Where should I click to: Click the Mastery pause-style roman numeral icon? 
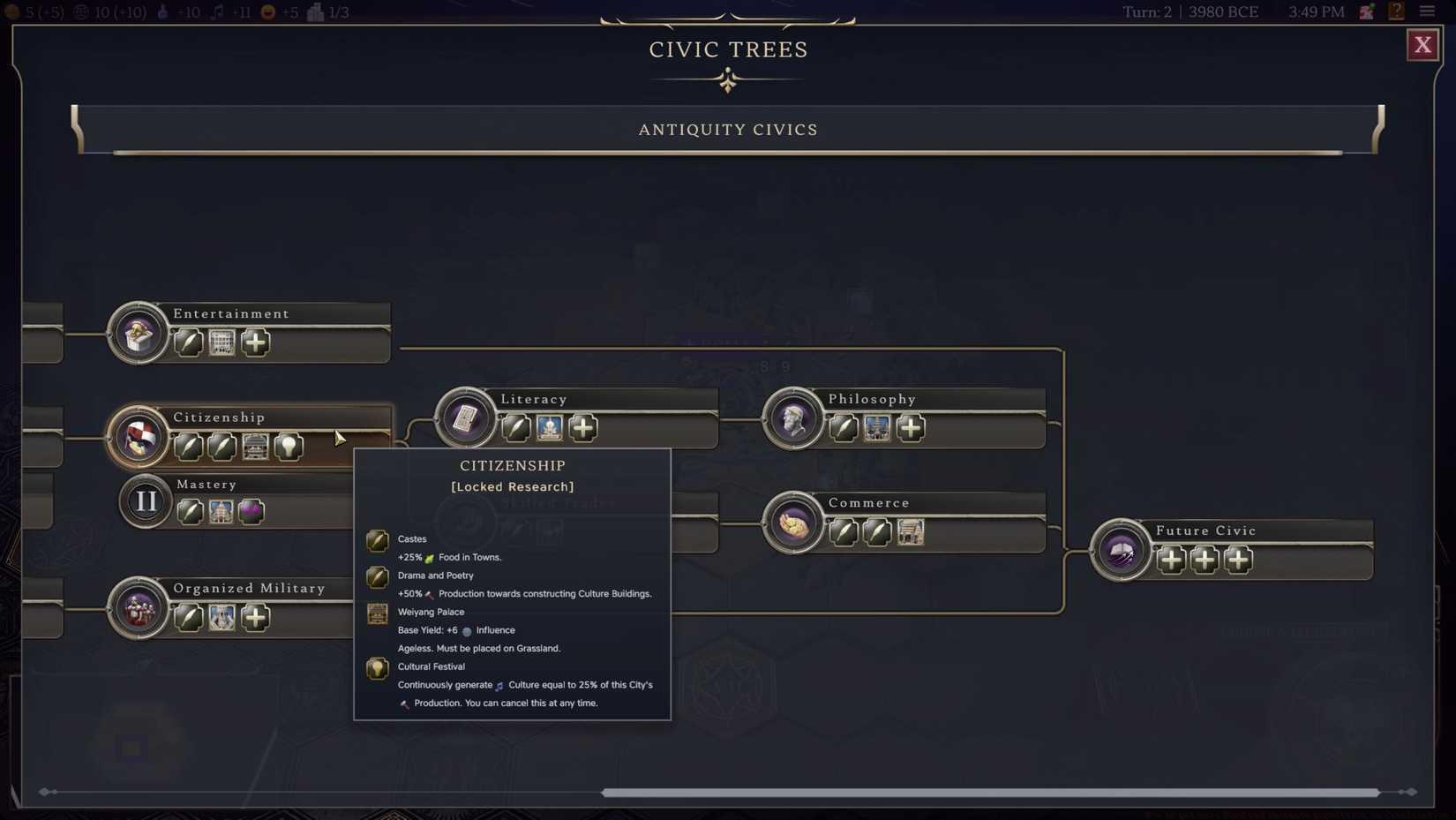[144, 500]
